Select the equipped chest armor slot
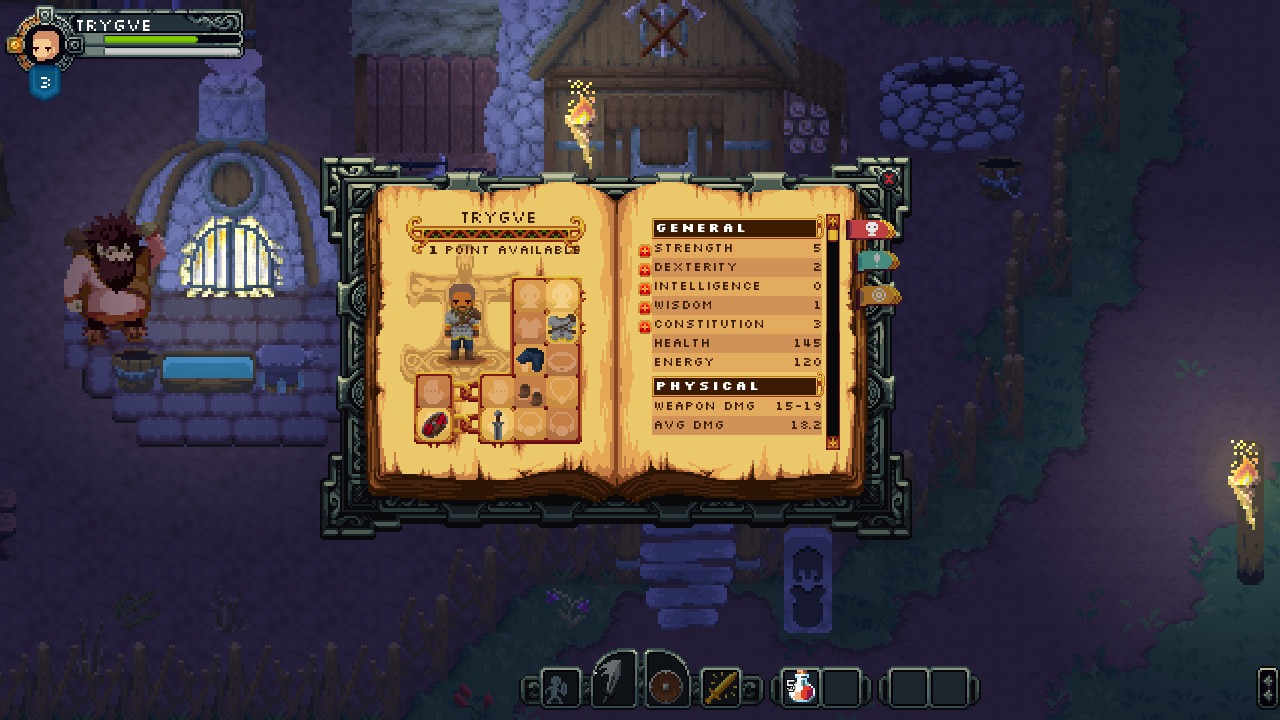1280x720 pixels. coord(561,327)
